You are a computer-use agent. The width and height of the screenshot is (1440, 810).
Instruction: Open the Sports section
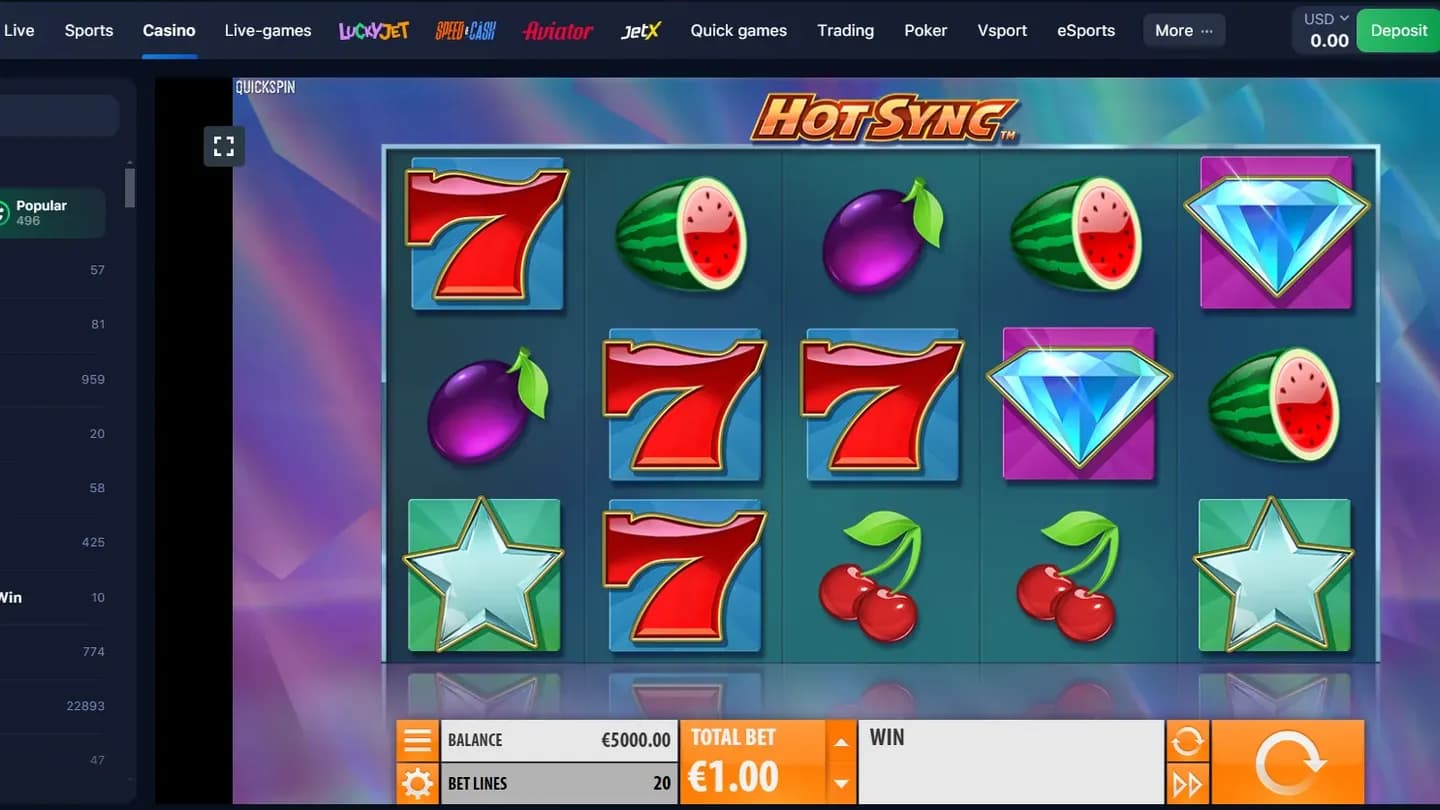[88, 30]
